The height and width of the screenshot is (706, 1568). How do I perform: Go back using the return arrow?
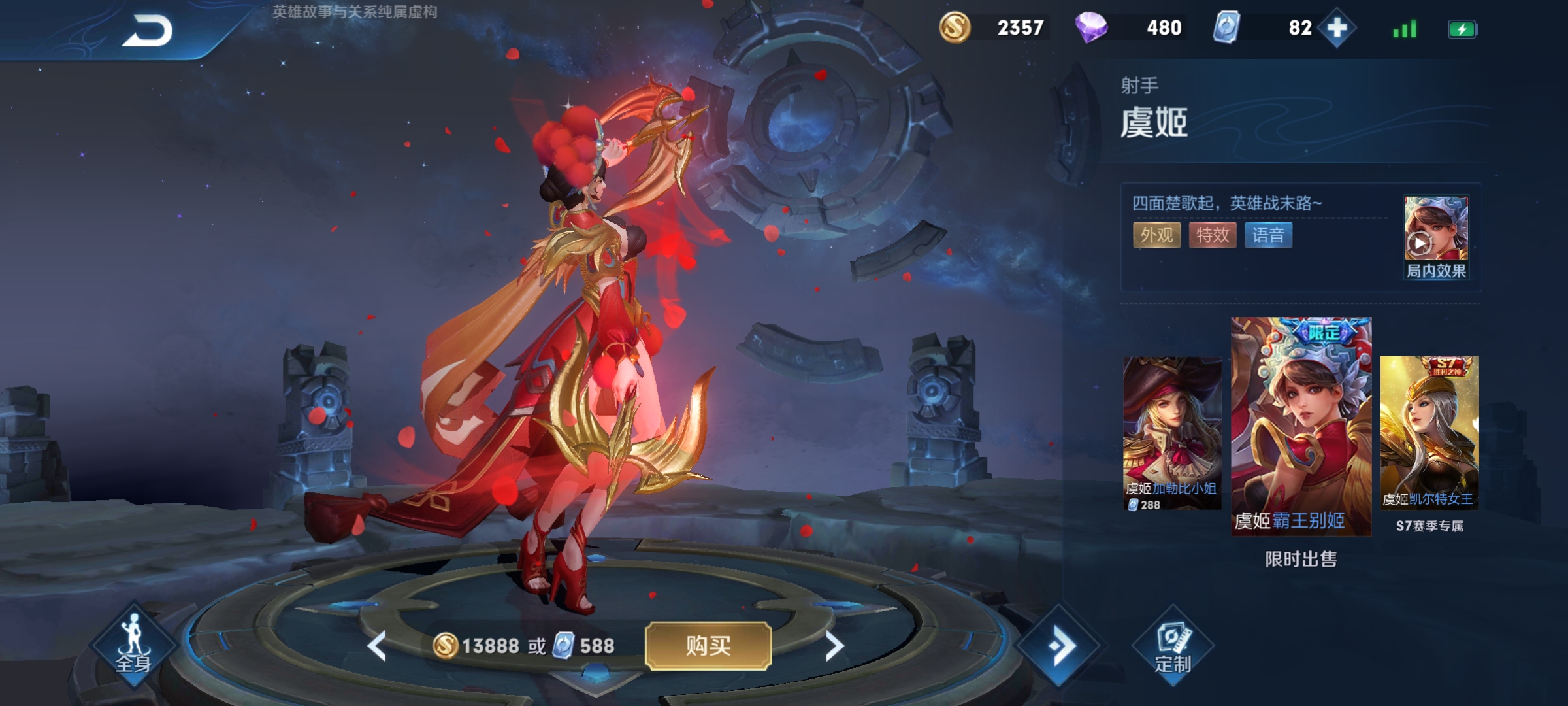coord(148,31)
